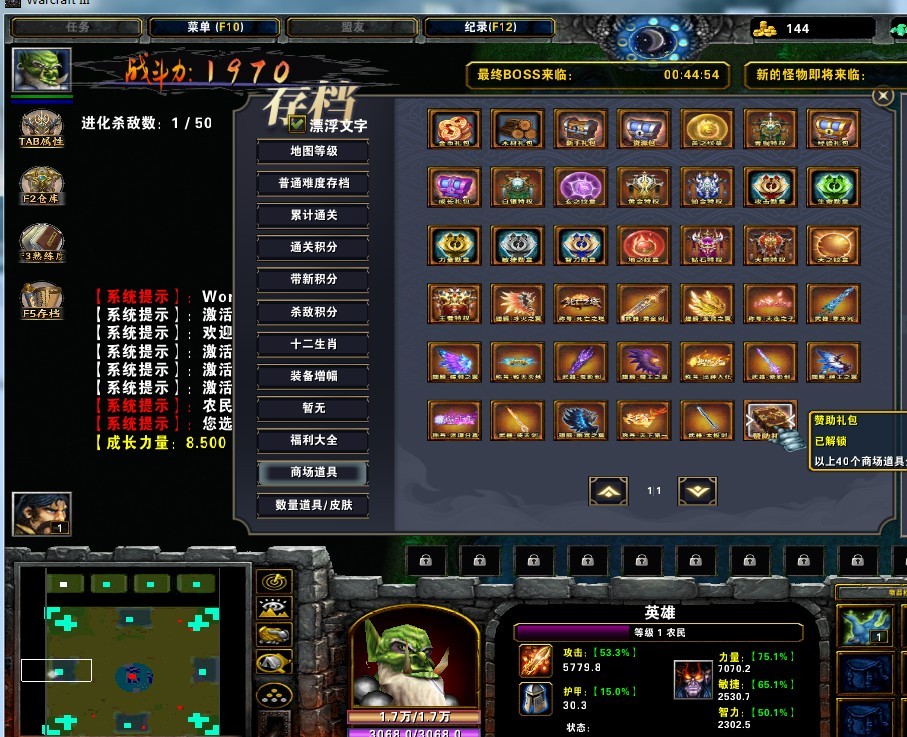Select the green 生命勋章 medal icon
The image size is (907, 737).
(832, 187)
